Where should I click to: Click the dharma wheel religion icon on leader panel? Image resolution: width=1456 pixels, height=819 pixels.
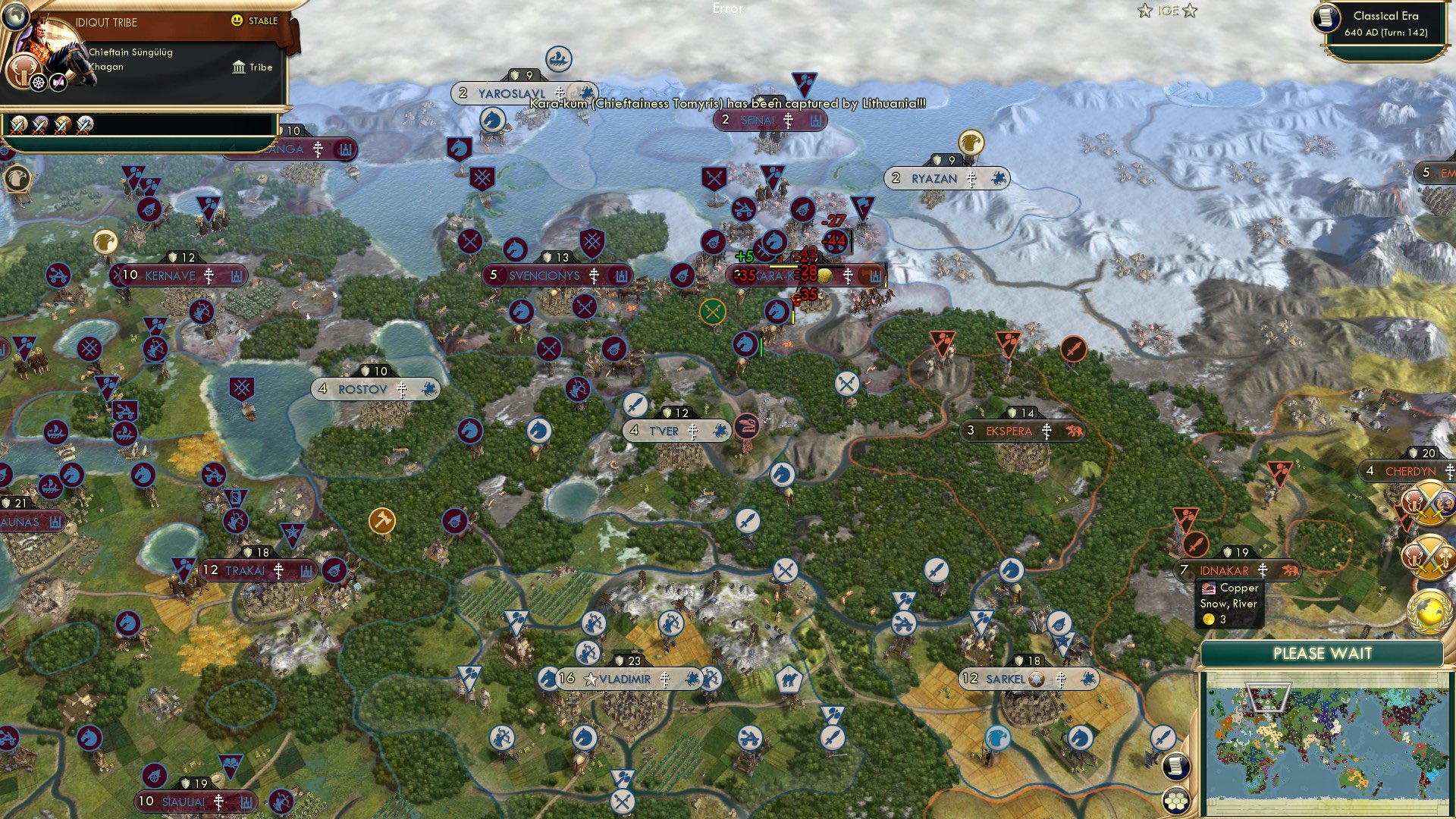38,83
